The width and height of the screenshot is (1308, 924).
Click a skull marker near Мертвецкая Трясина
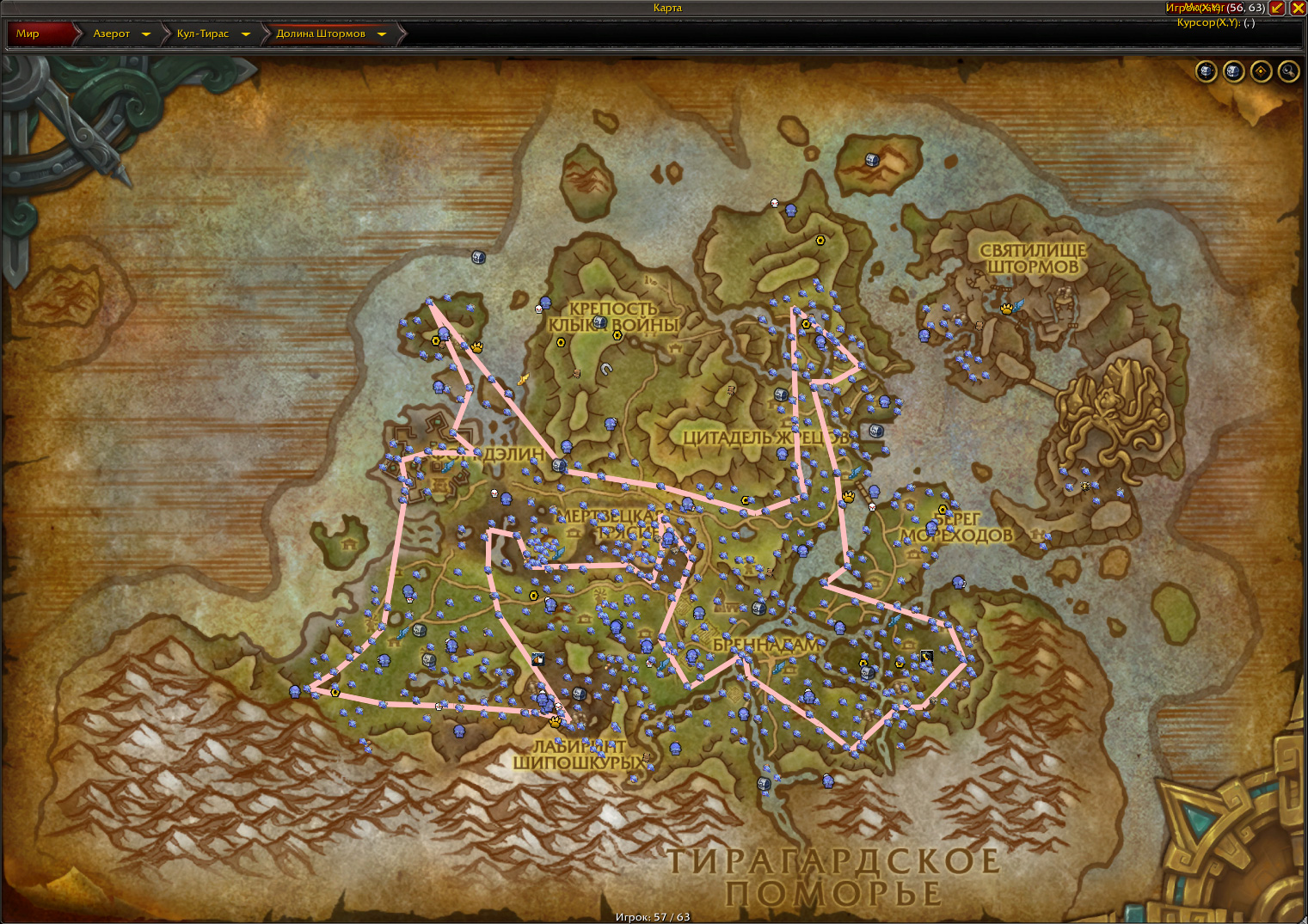[494, 493]
